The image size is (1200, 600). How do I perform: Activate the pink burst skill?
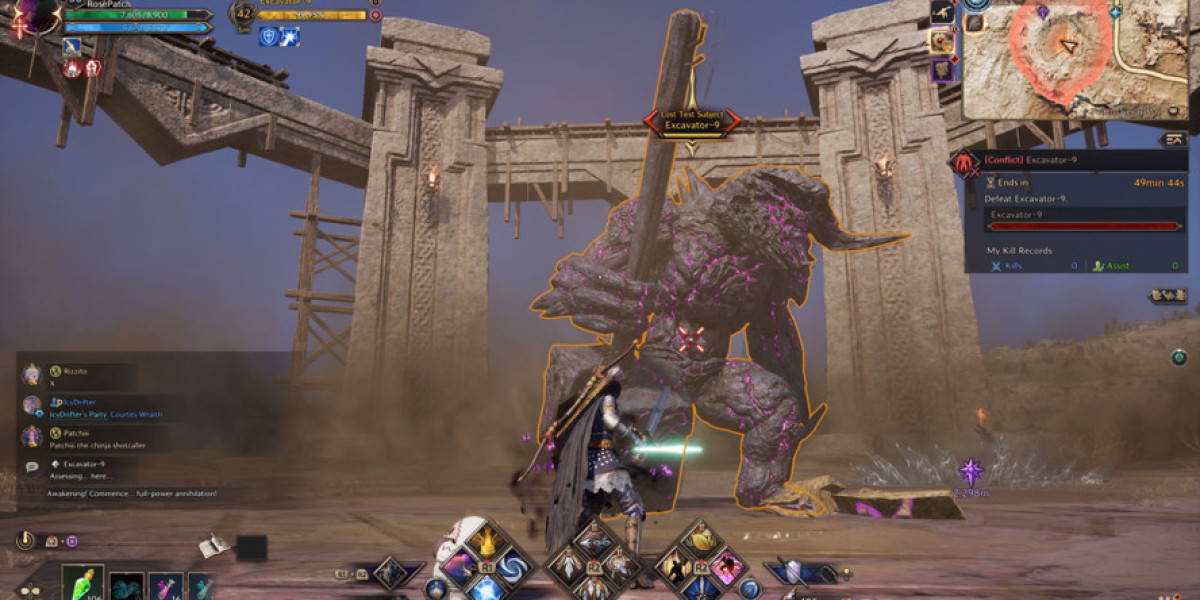pyautogui.click(x=724, y=566)
